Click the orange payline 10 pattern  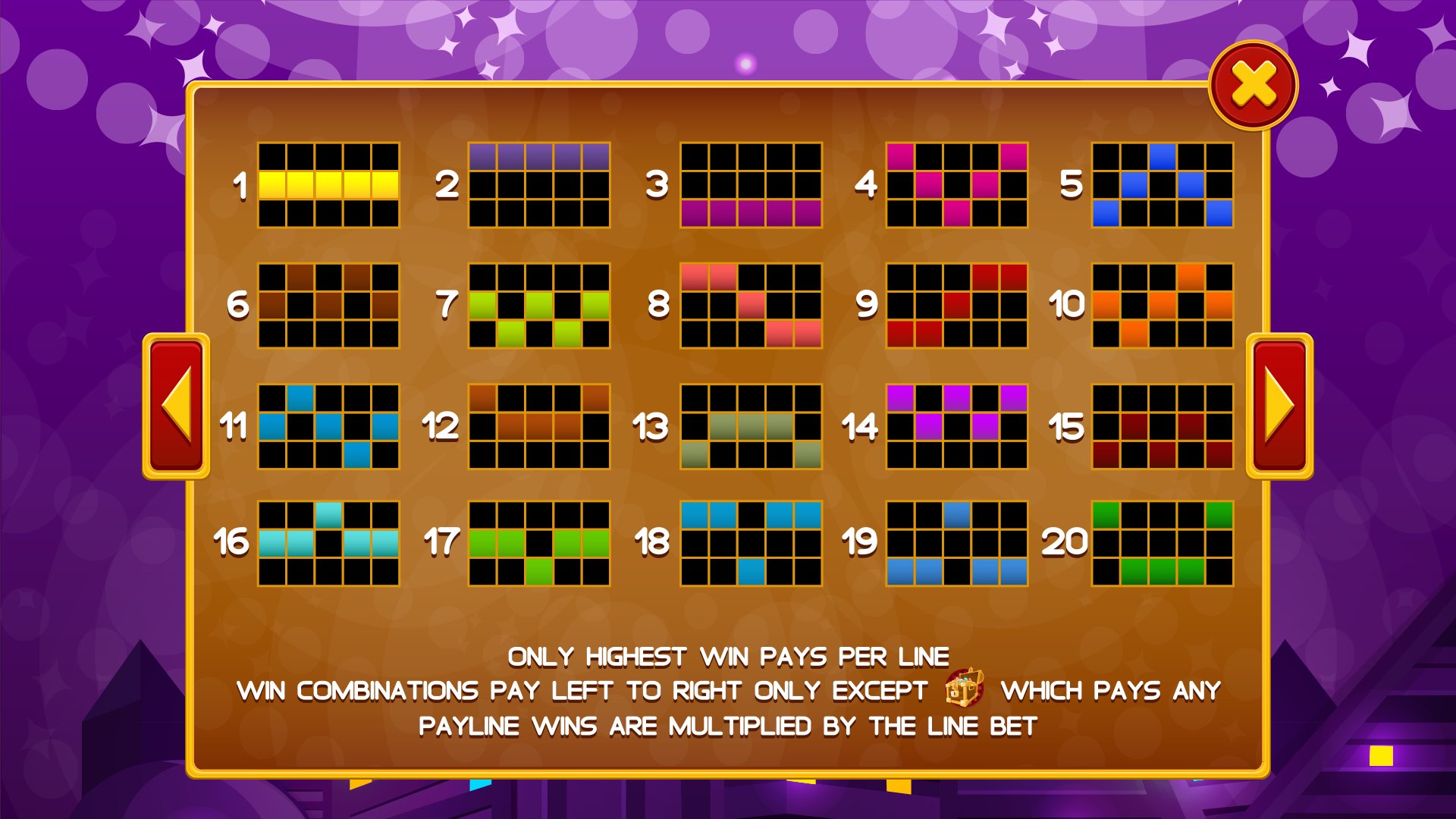(1164, 303)
